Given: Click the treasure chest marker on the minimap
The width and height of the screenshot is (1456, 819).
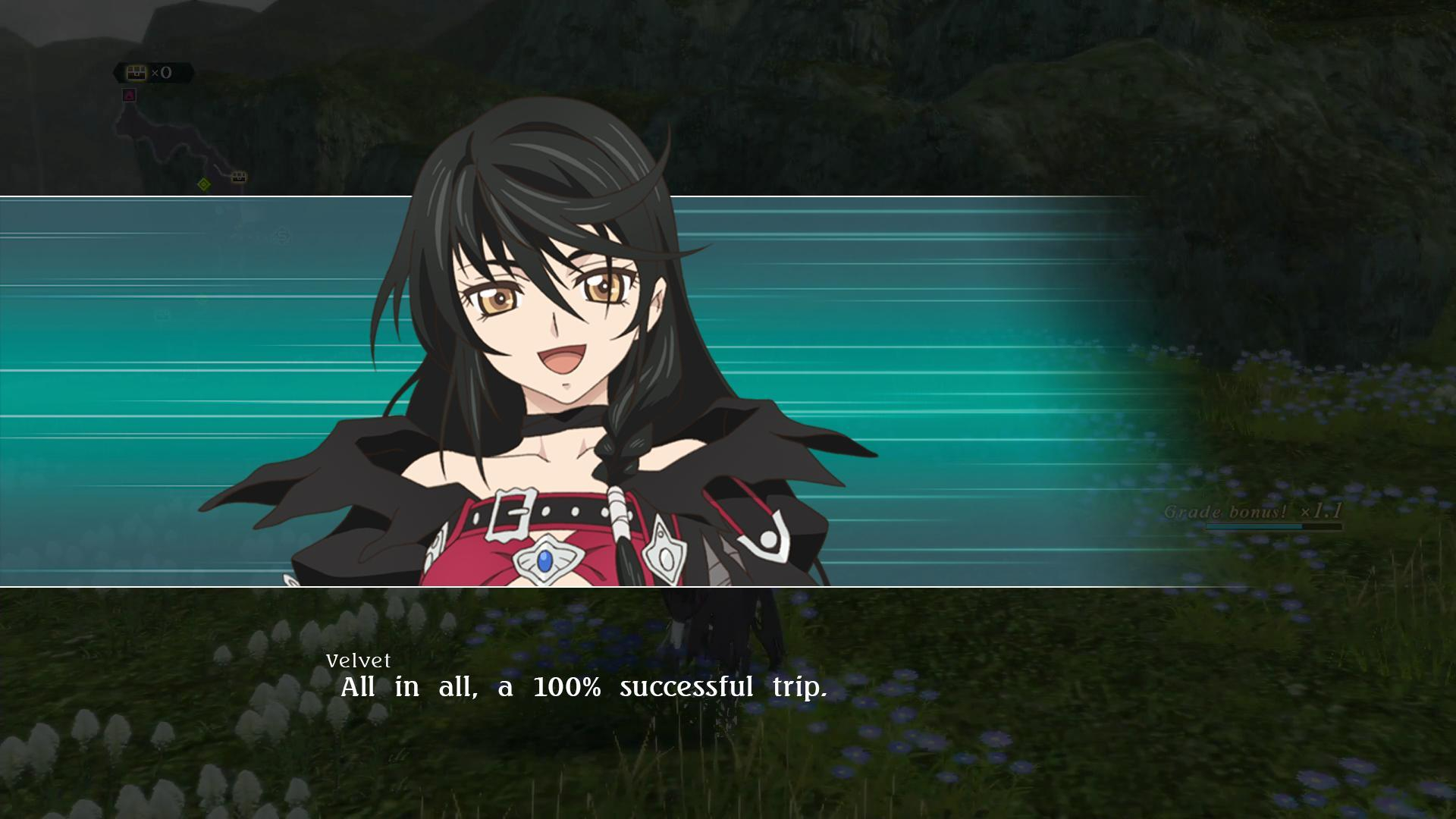Looking at the screenshot, I should pyautogui.click(x=239, y=177).
